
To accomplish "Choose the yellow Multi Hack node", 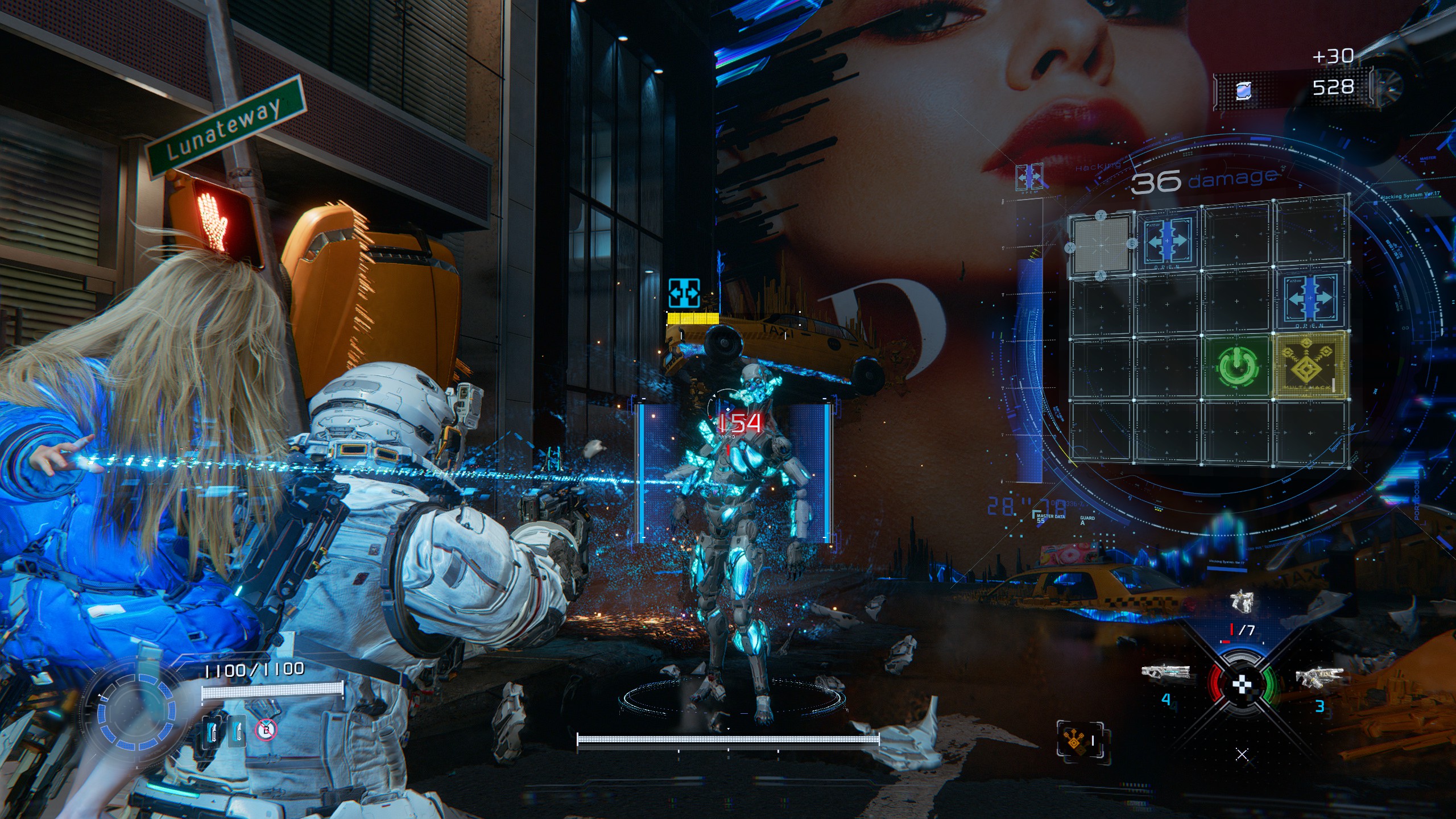I will pyautogui.click(x=1310, y=365).
